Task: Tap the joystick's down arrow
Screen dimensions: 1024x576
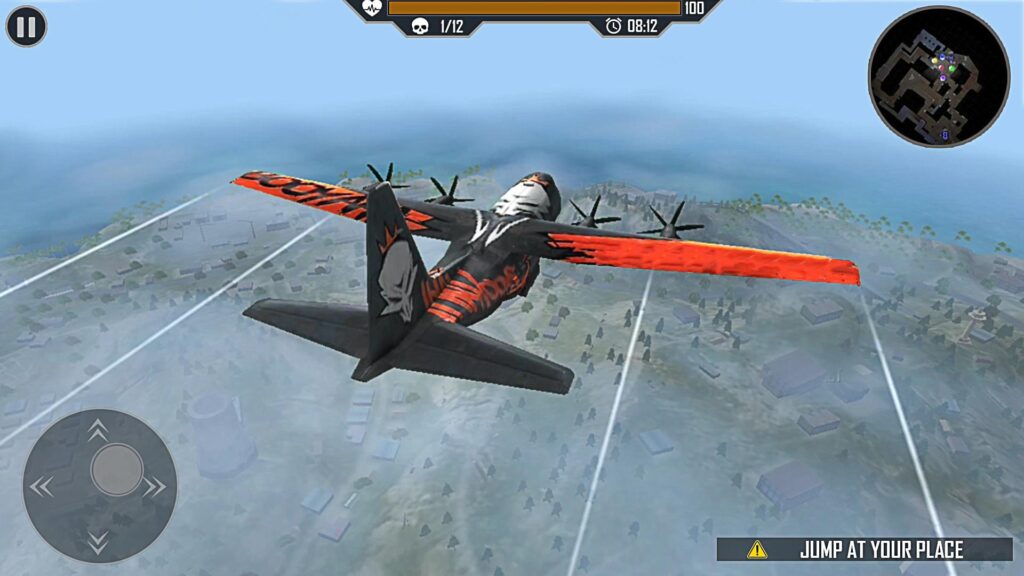Action: tap(98, 543)
